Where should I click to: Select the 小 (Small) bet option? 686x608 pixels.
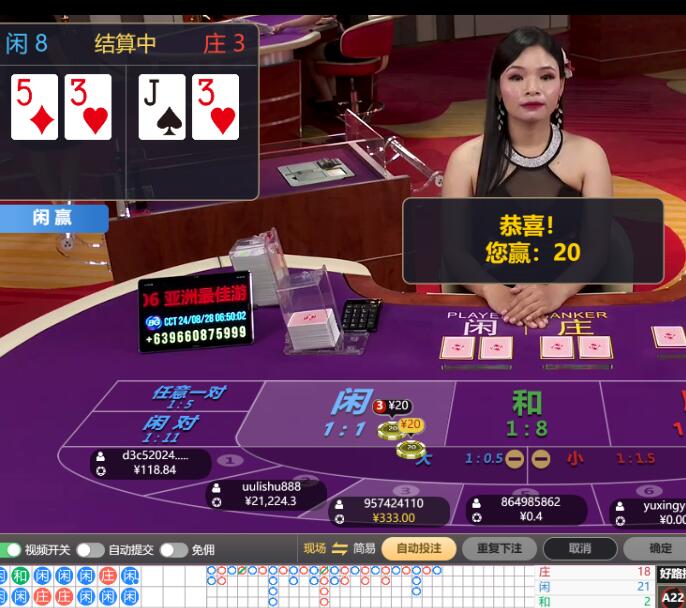[575, 459]
